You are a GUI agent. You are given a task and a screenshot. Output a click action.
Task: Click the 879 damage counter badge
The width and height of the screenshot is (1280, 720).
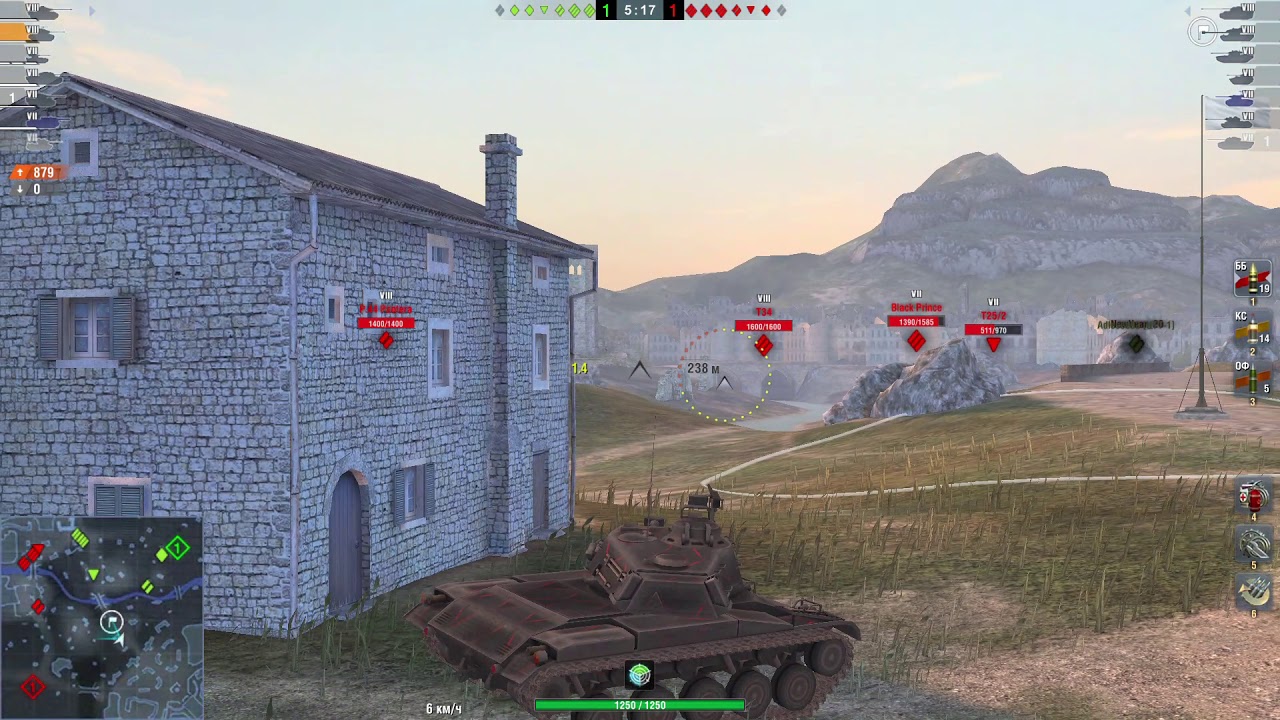click(x=35, y=172)
